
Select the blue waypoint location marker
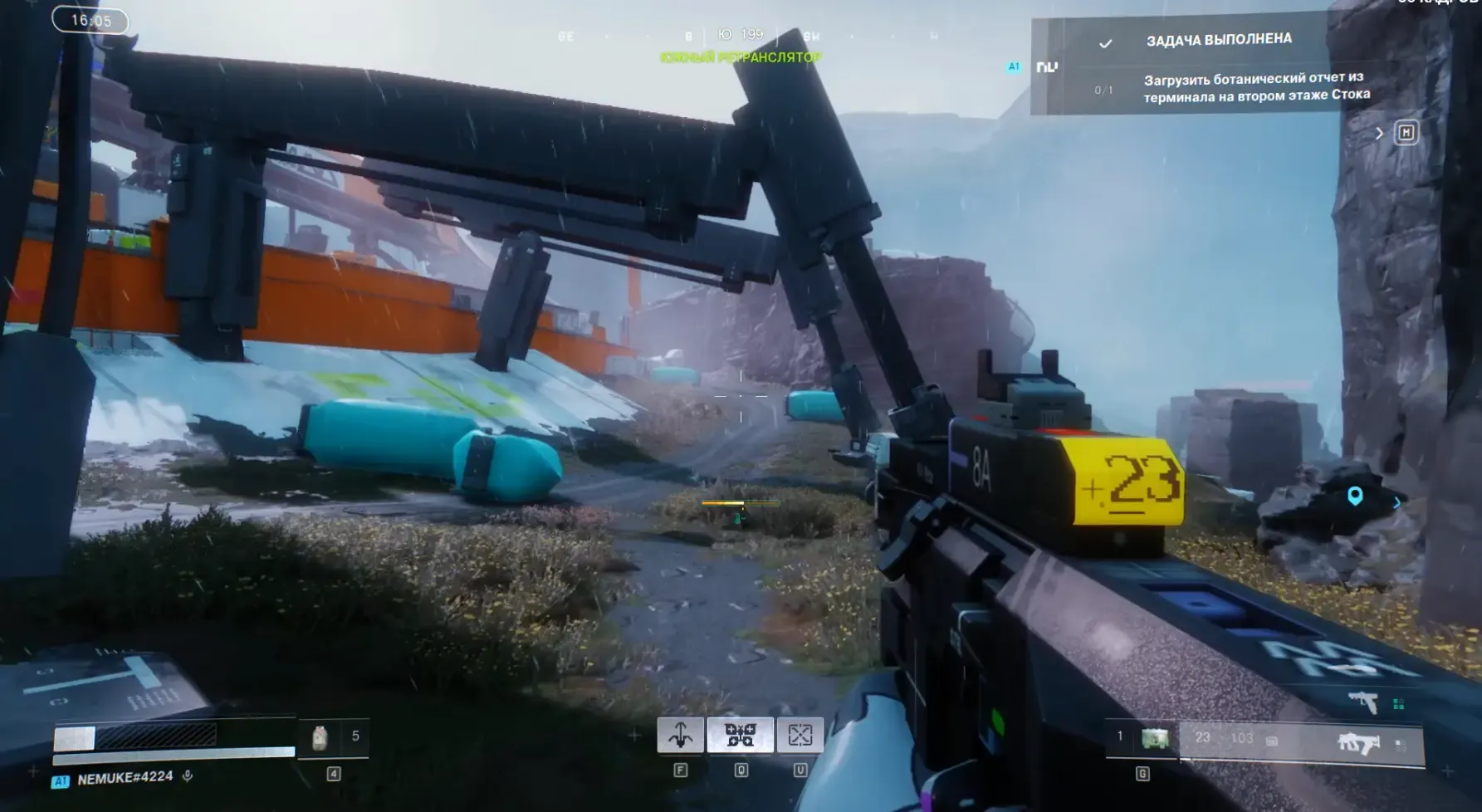[1355, 496]
